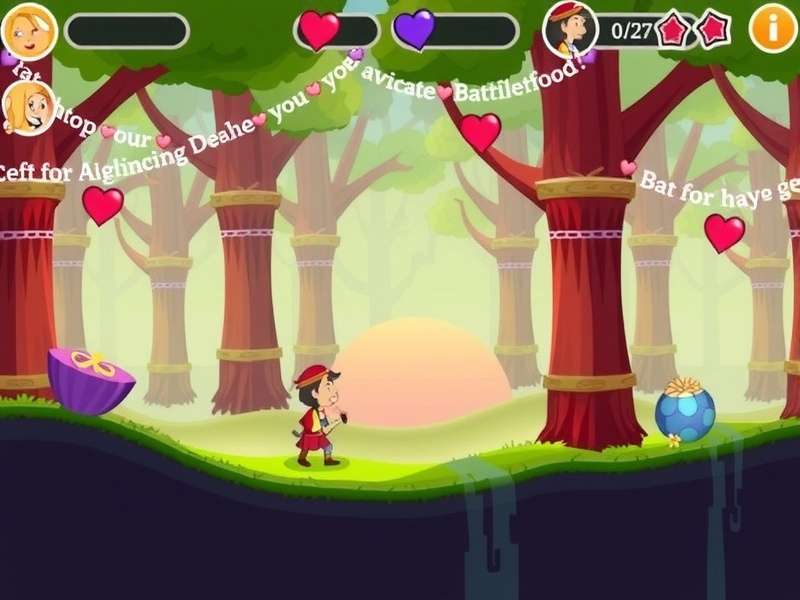The image size is (800, 600).
Task: Select the smiling blonde girl avatar
Action: pos(28,107)
